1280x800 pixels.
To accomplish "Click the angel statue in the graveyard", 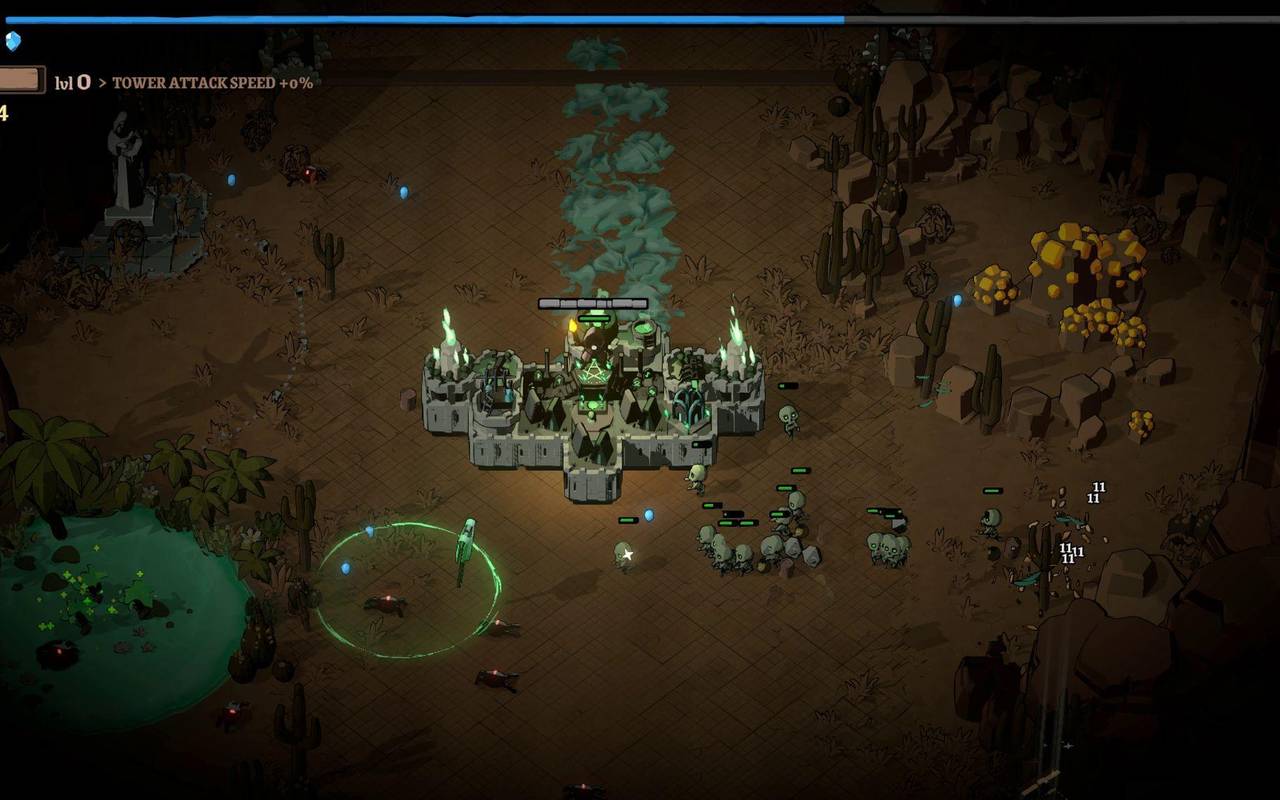I will [125, 150].
